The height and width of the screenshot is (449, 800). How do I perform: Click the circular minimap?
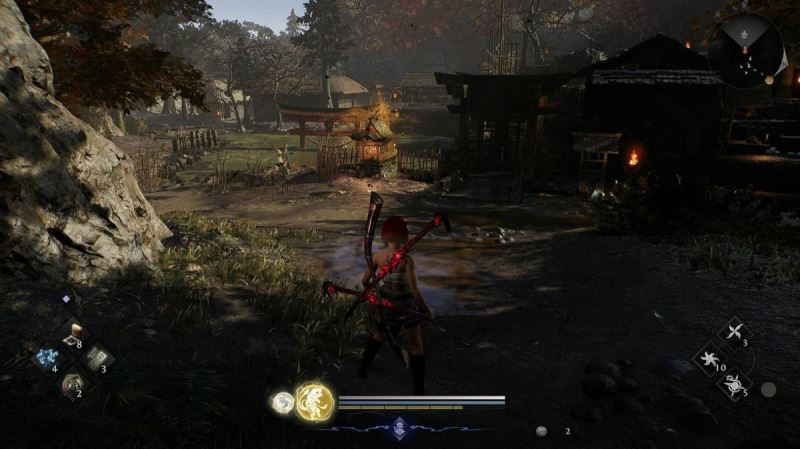(x=746, y=51)
